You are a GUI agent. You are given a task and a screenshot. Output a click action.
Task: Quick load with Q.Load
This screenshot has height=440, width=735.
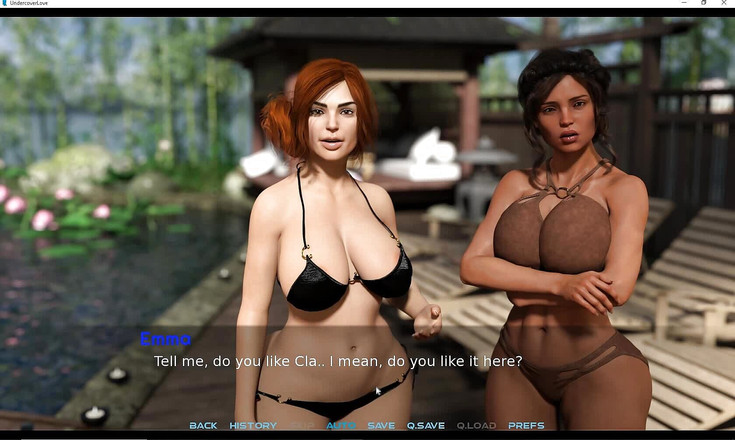(x=476, y=426)
